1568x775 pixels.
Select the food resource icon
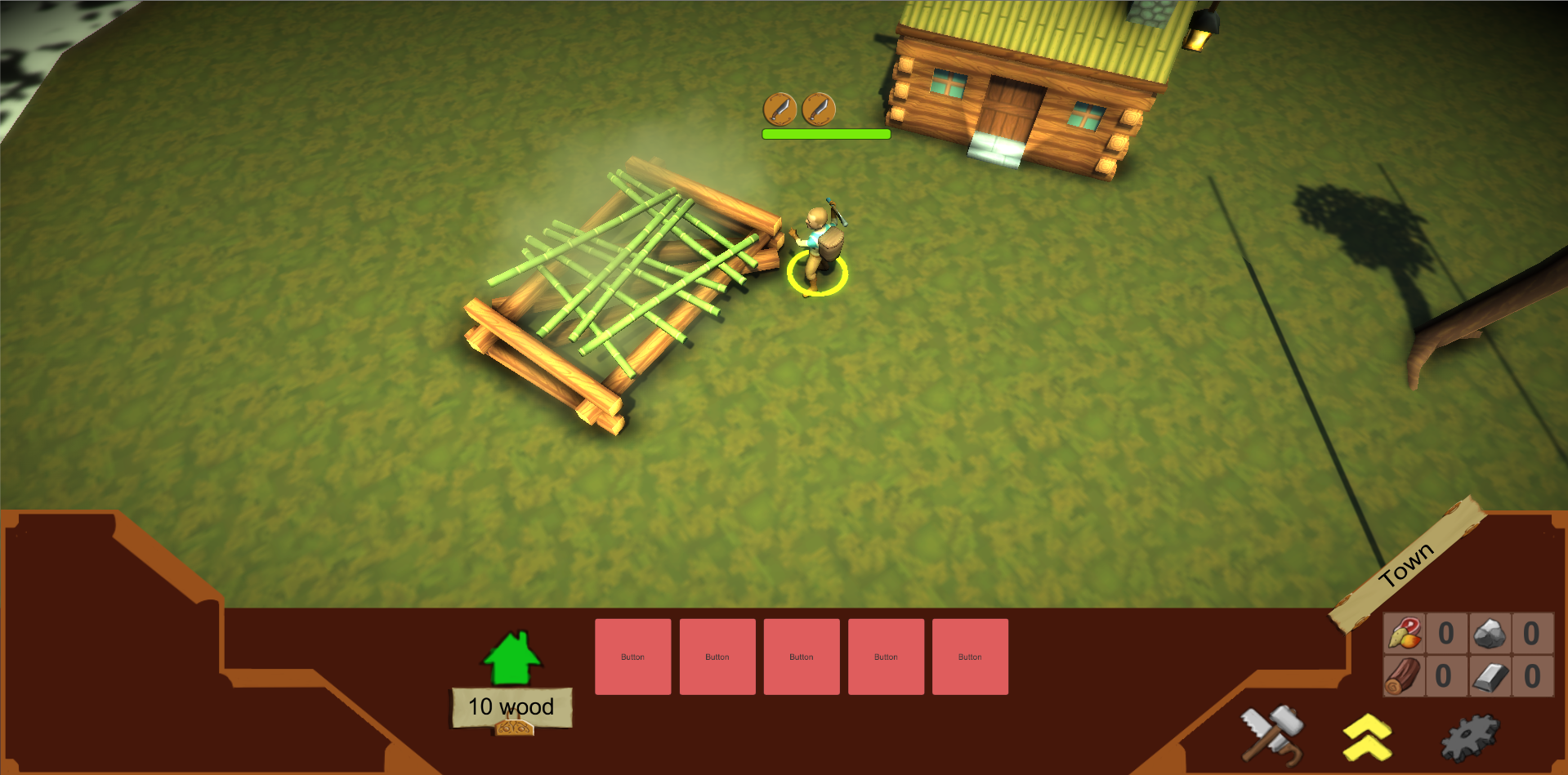1403,633
